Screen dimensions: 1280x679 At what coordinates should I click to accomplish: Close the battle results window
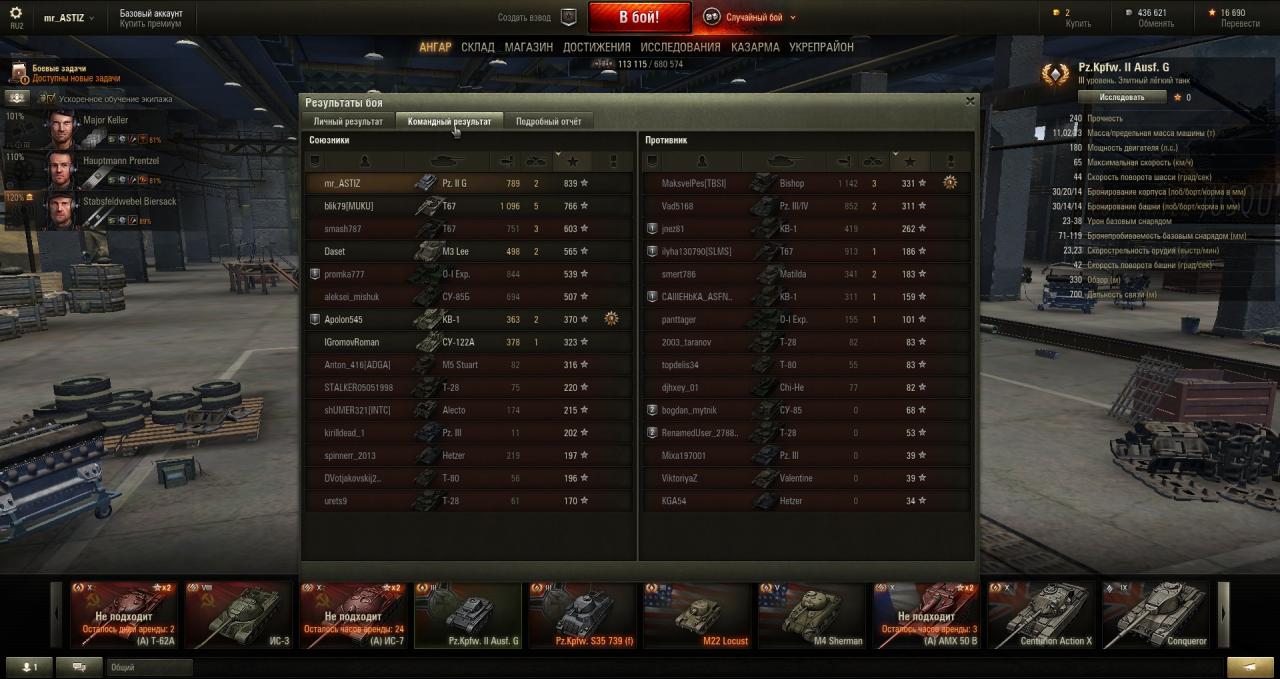[969, 101]
